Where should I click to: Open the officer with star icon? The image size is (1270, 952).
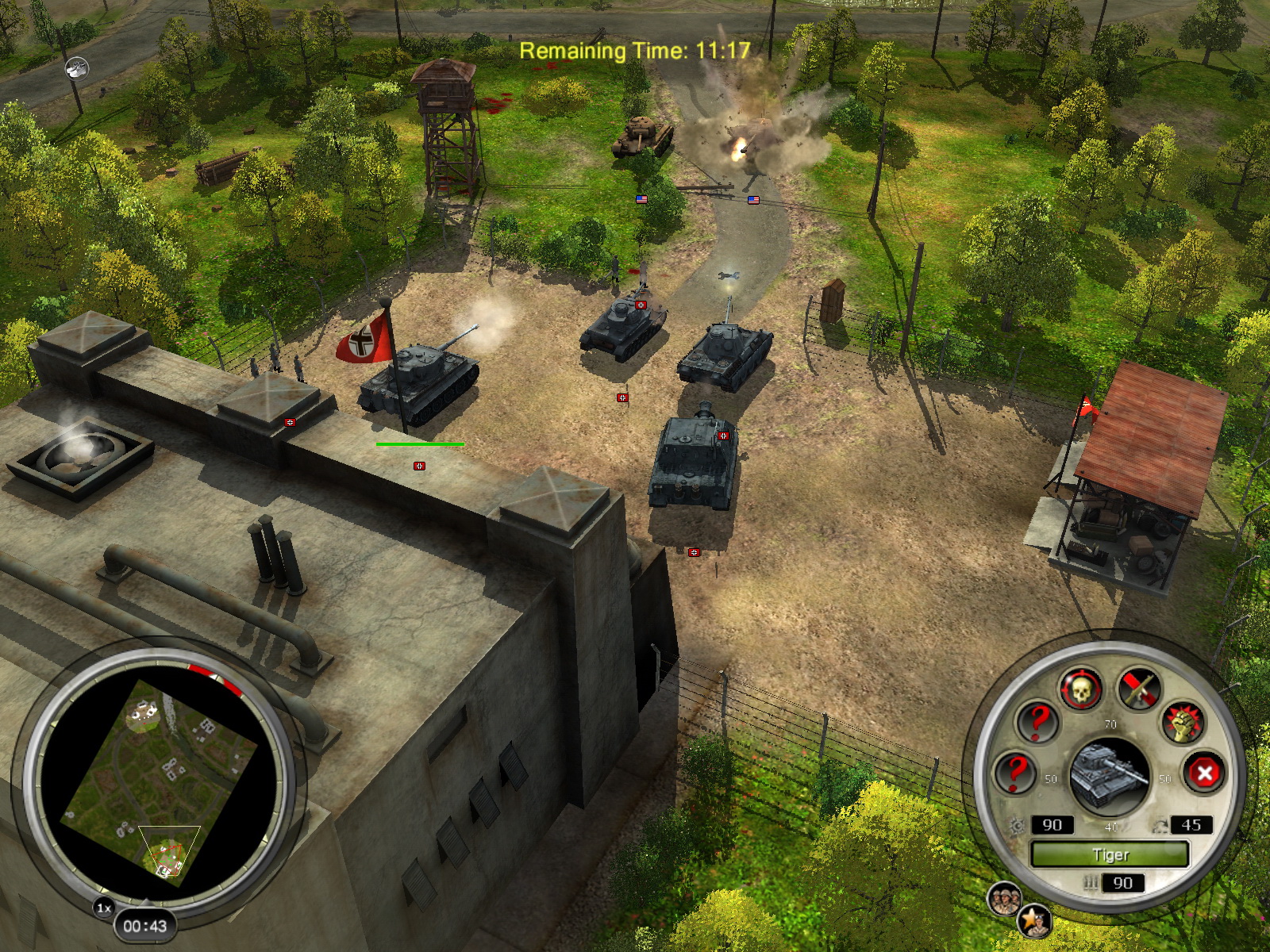(x=1034, y=920)
